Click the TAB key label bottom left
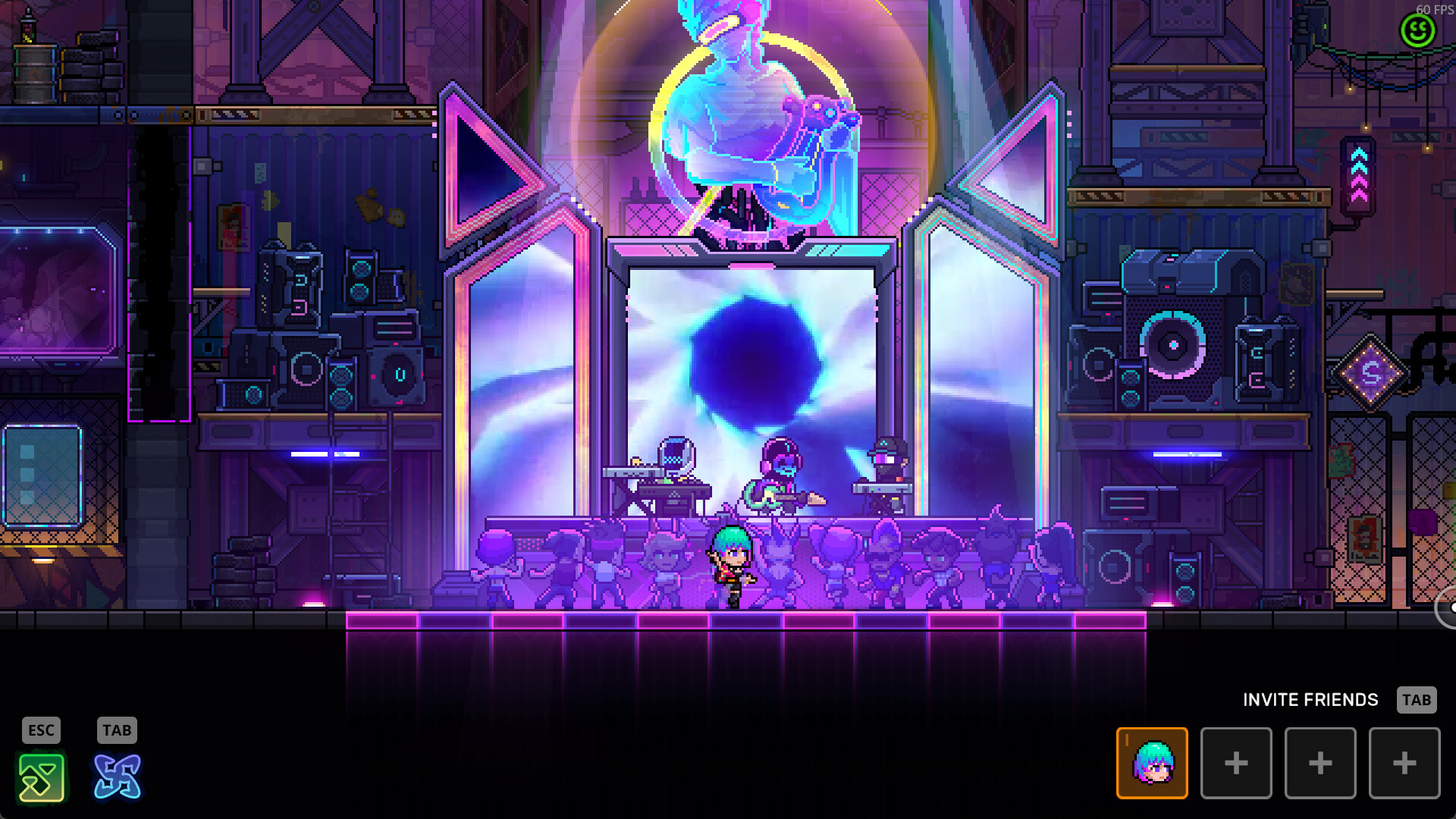This screenshot has height=819, width=1456. 115,730
